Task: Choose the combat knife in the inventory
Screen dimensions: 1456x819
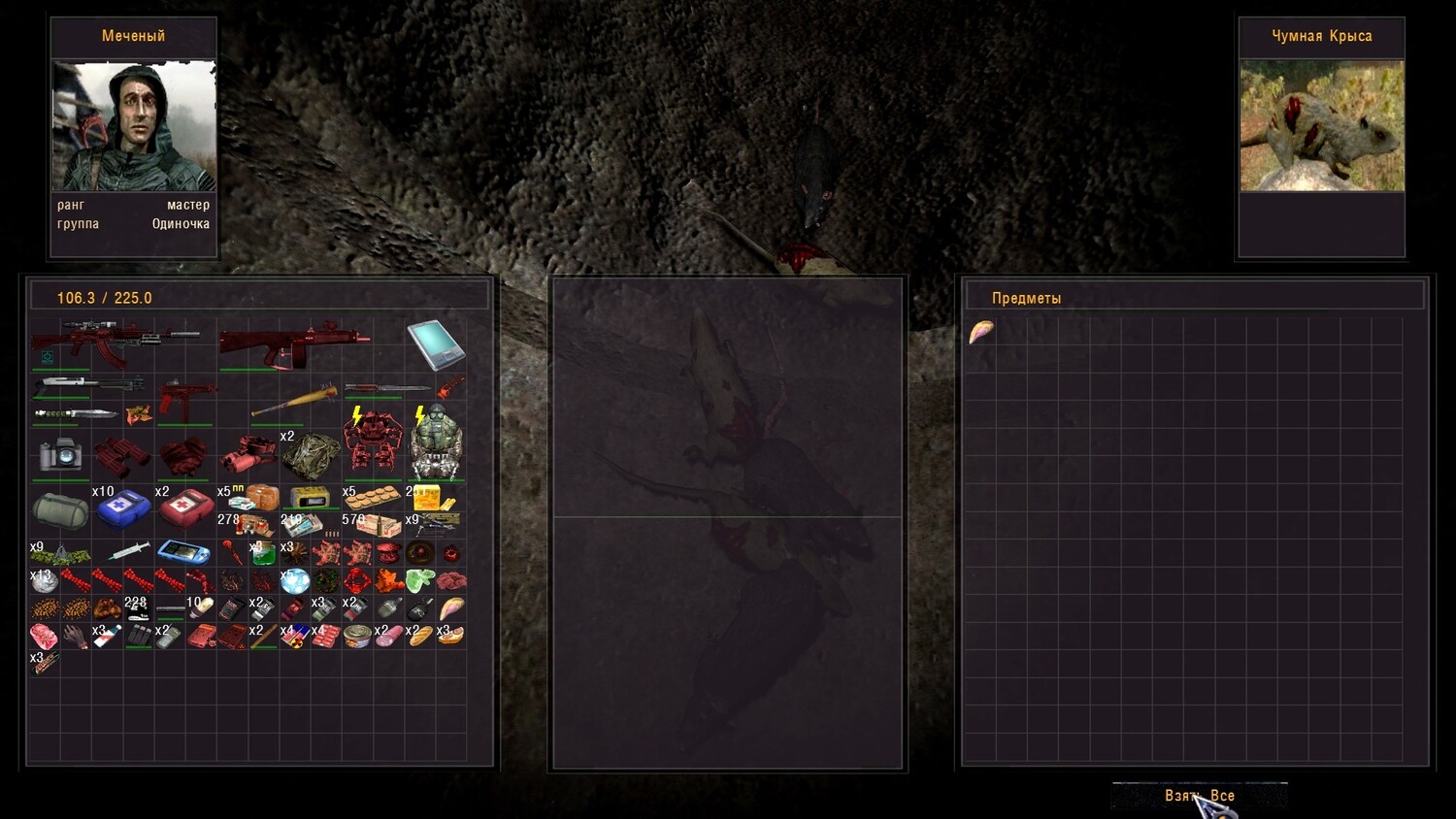Action: (x=76, y=414)
